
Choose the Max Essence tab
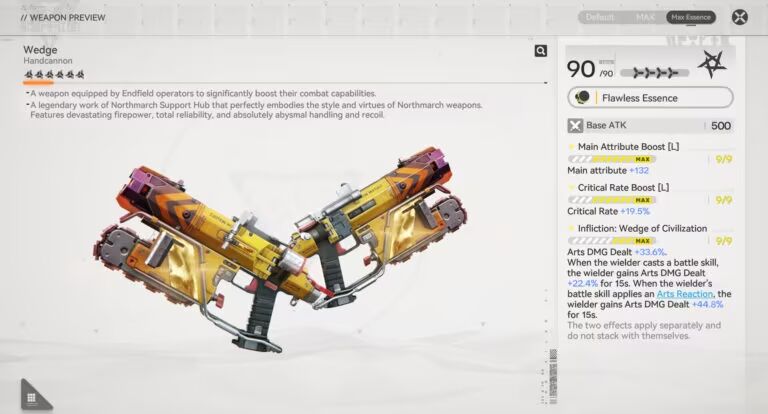(x=691, y=17)
